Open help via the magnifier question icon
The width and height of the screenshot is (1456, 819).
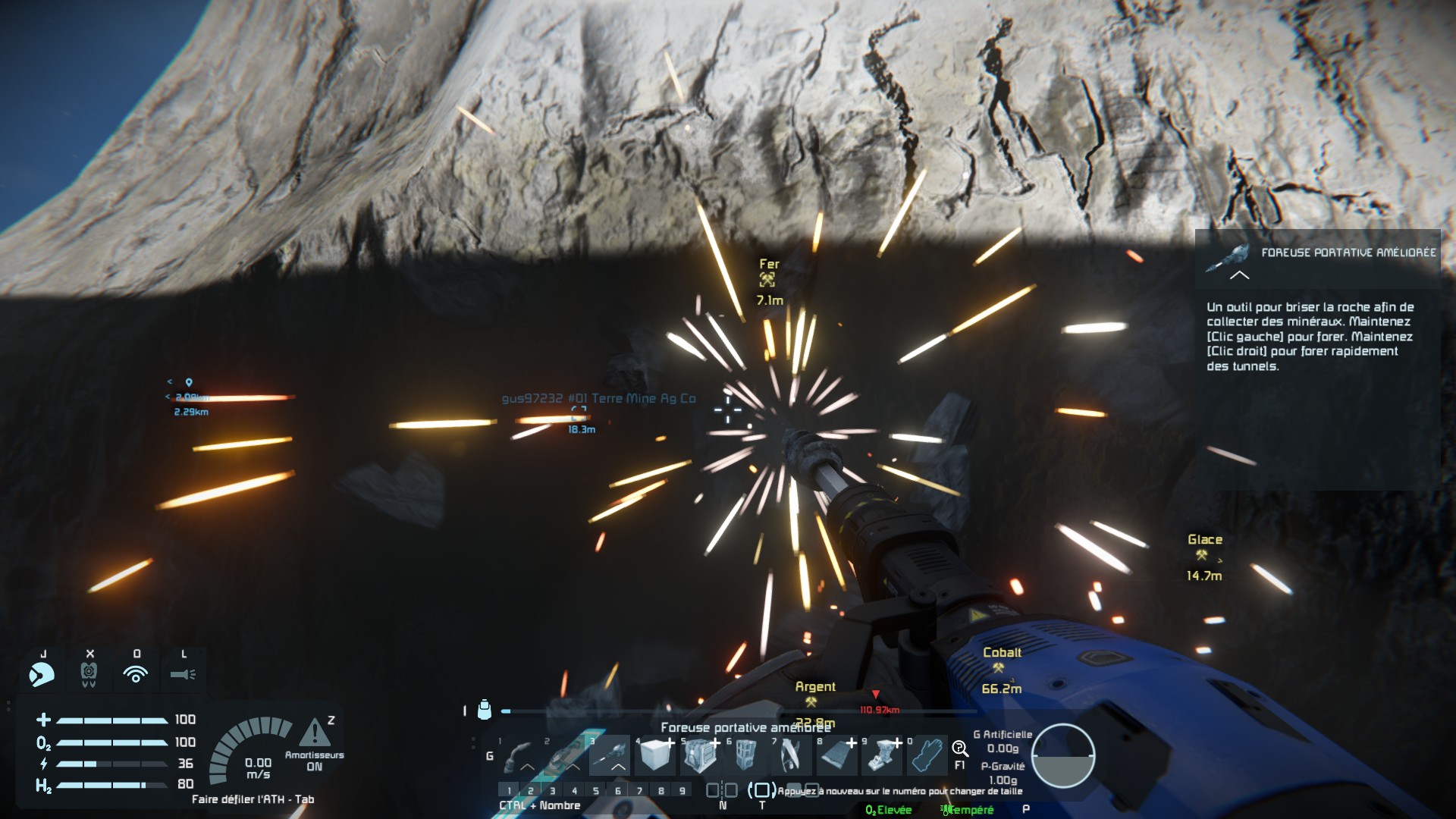click(x=960, y=750)
